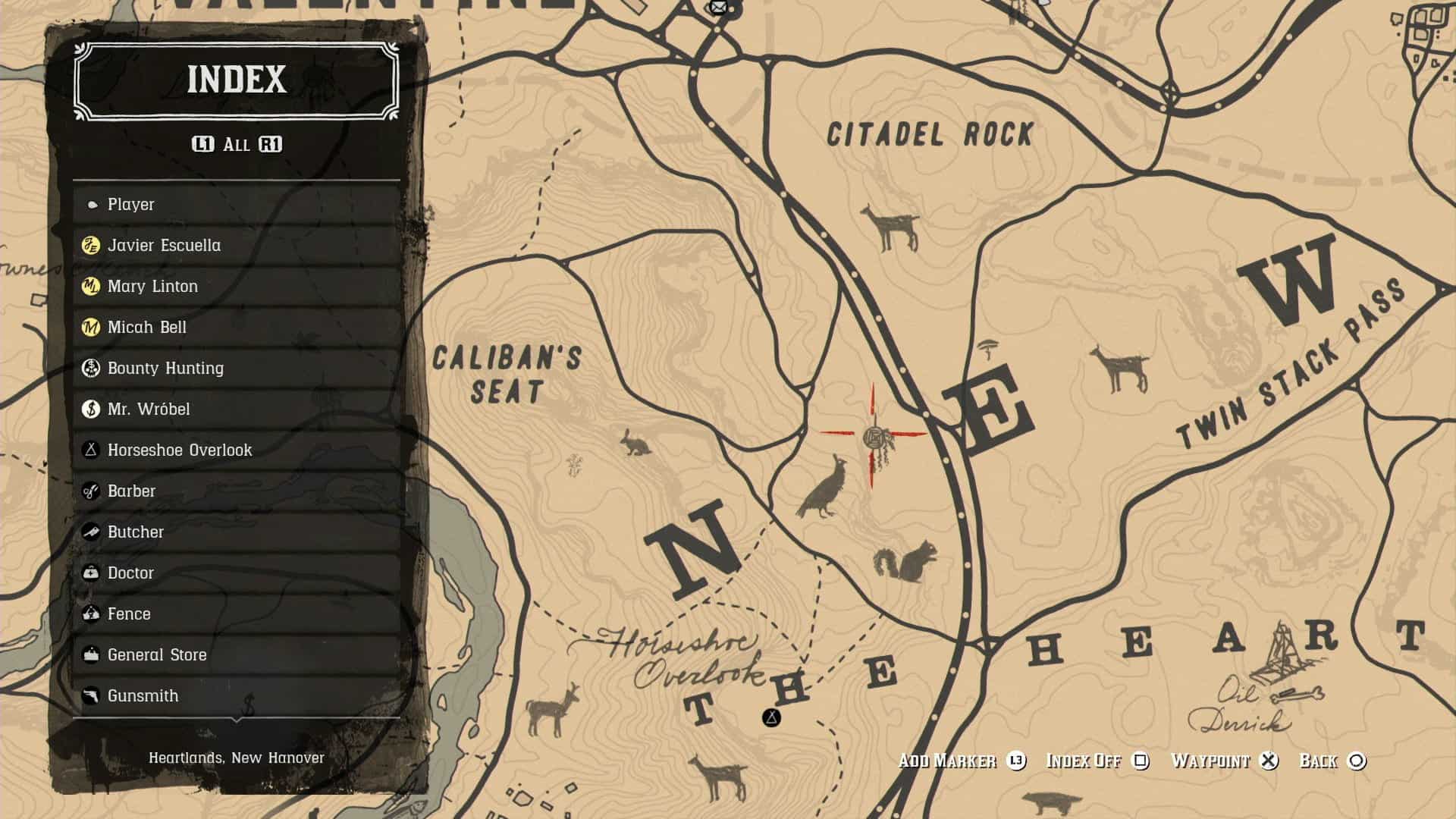
Task: Select the Barber scissors icon
Action: pyautogui.click(x=93, y=491)
